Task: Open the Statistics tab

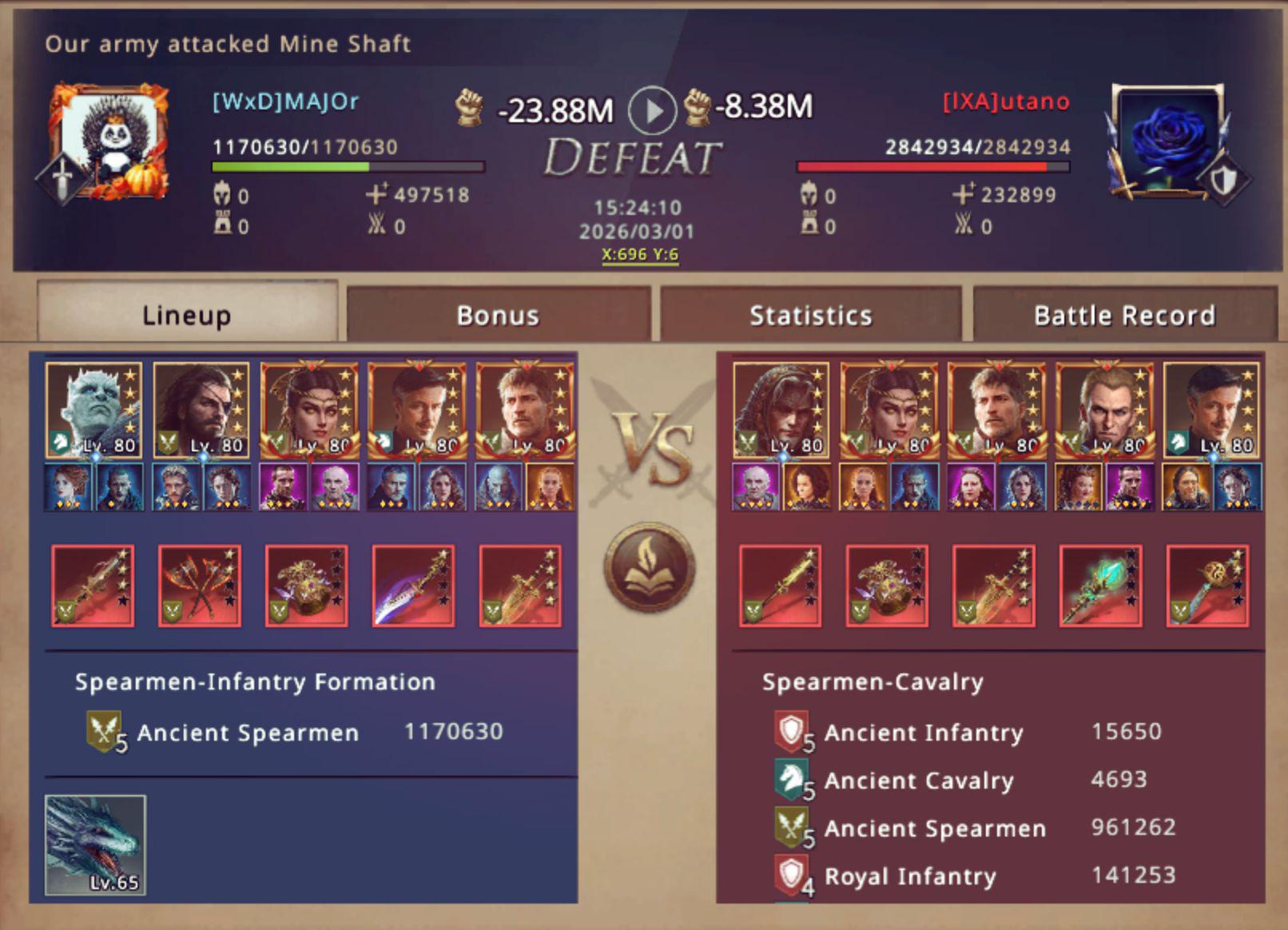Action: [810, 315]
